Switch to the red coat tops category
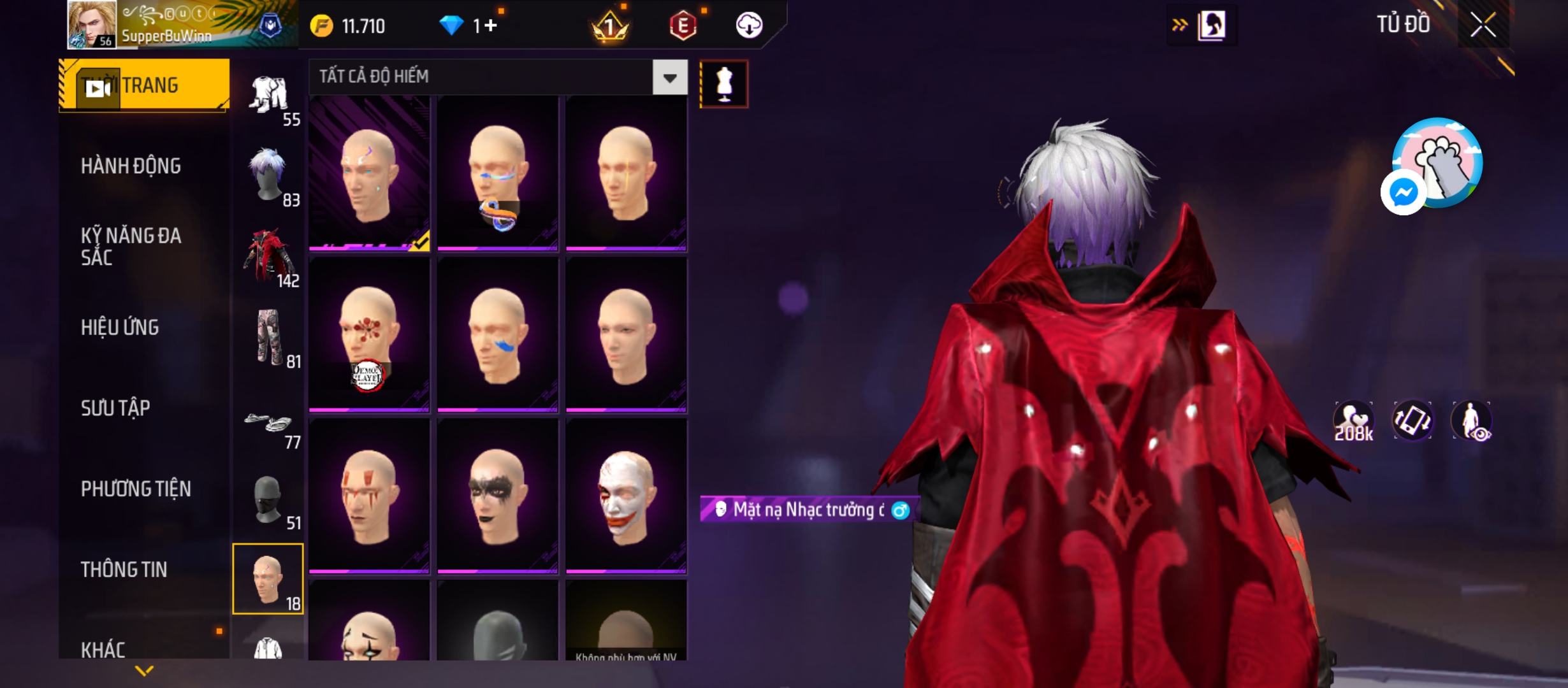The width and height of the screenshot is (1568, 688). (x=268, y=257)
